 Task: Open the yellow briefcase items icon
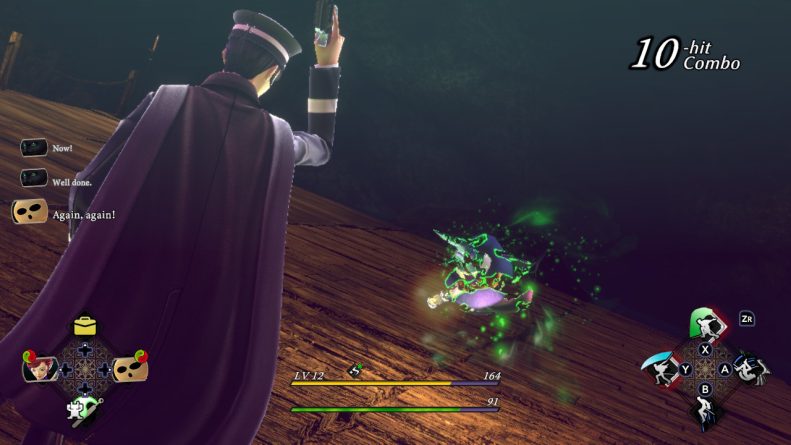(85, 326)
